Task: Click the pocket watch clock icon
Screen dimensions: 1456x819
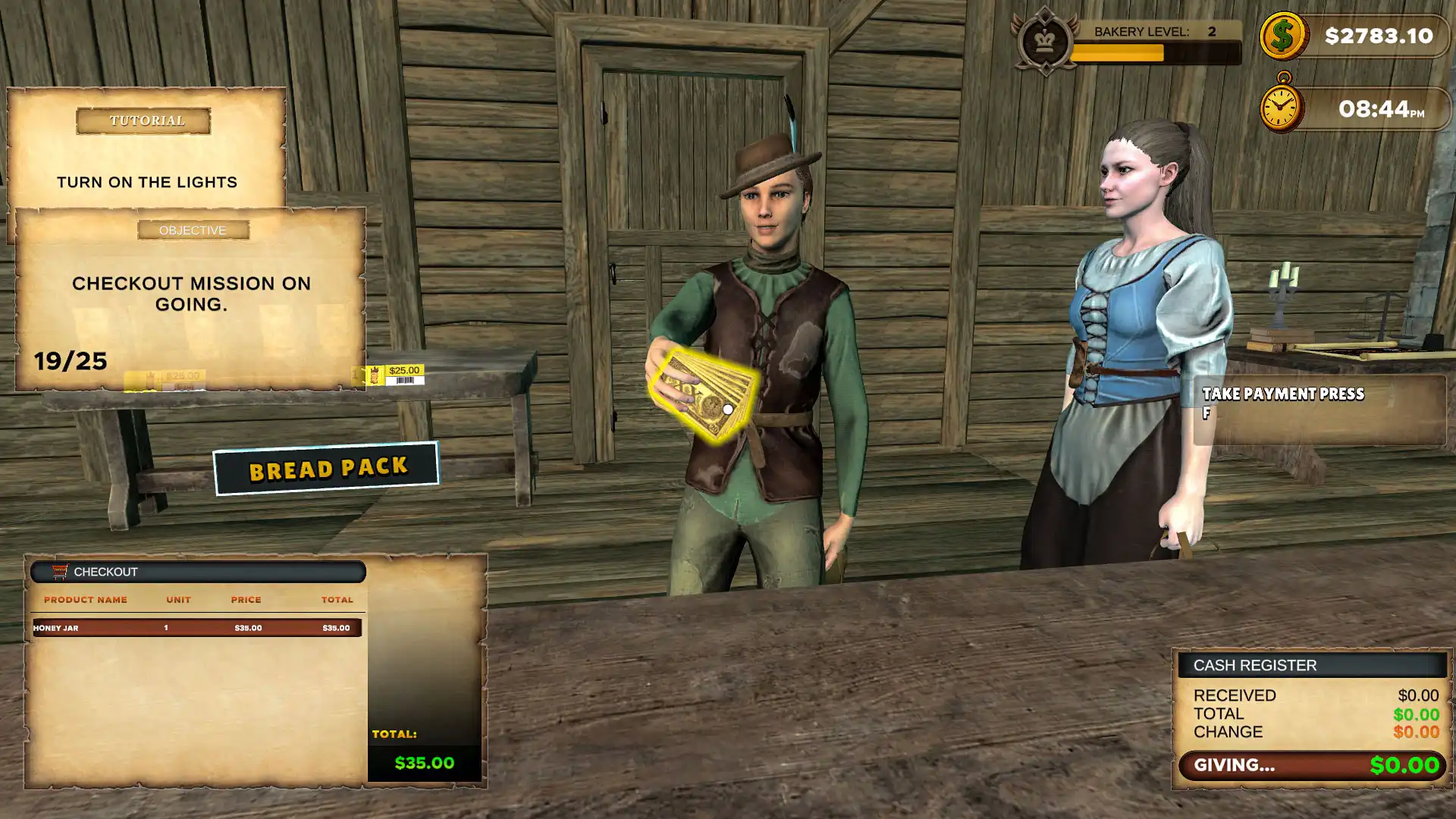Action: 1281,106
